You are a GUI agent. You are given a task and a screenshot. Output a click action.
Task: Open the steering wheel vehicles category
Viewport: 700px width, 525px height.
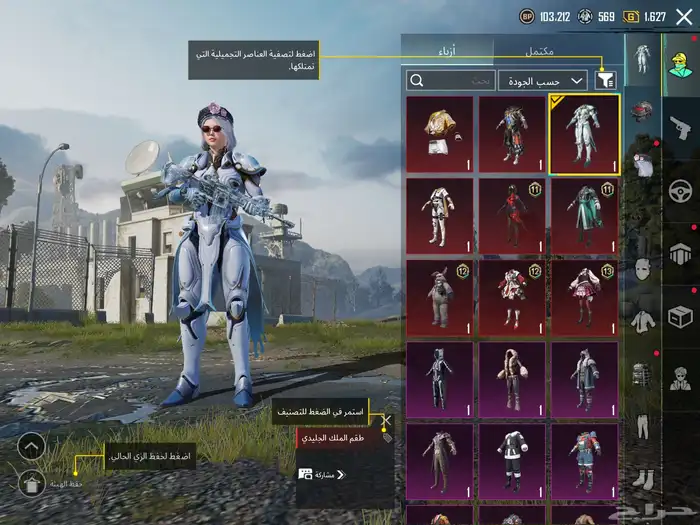pos(681,190)
